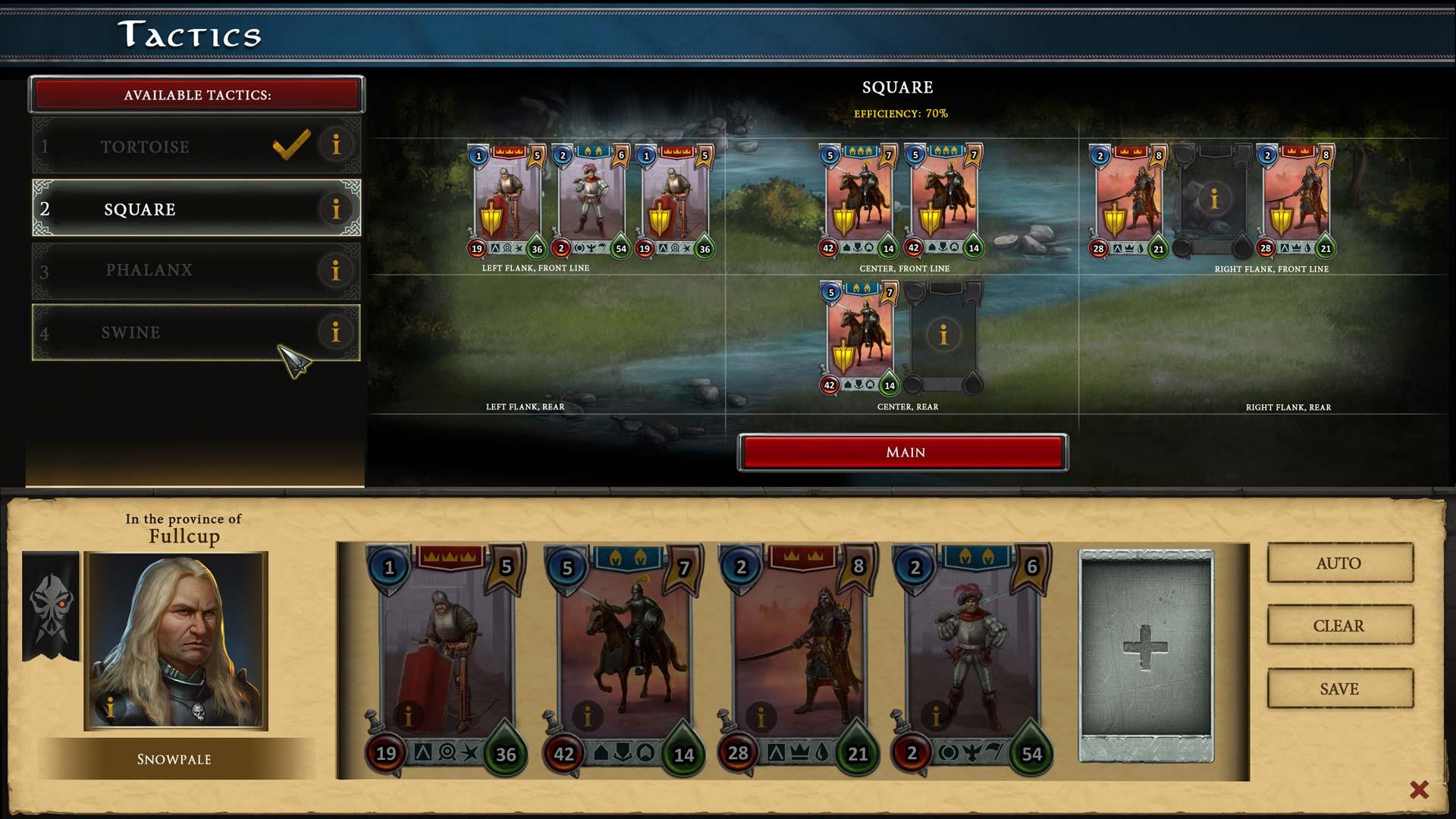Auto-arrange units with the Auto button

1339,563
